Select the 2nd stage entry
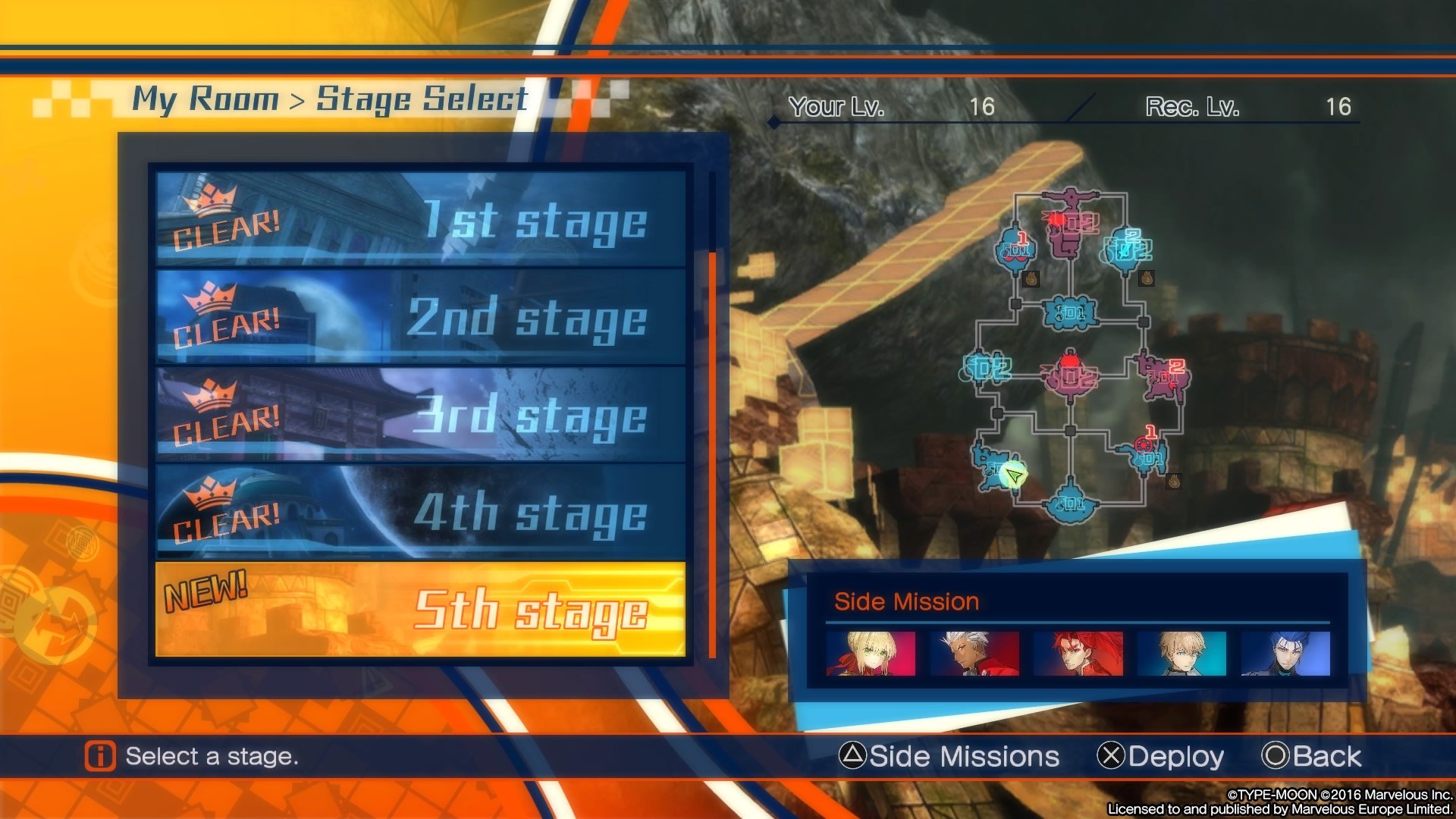This screenshot has width=1456, height=819. [417, 318]
